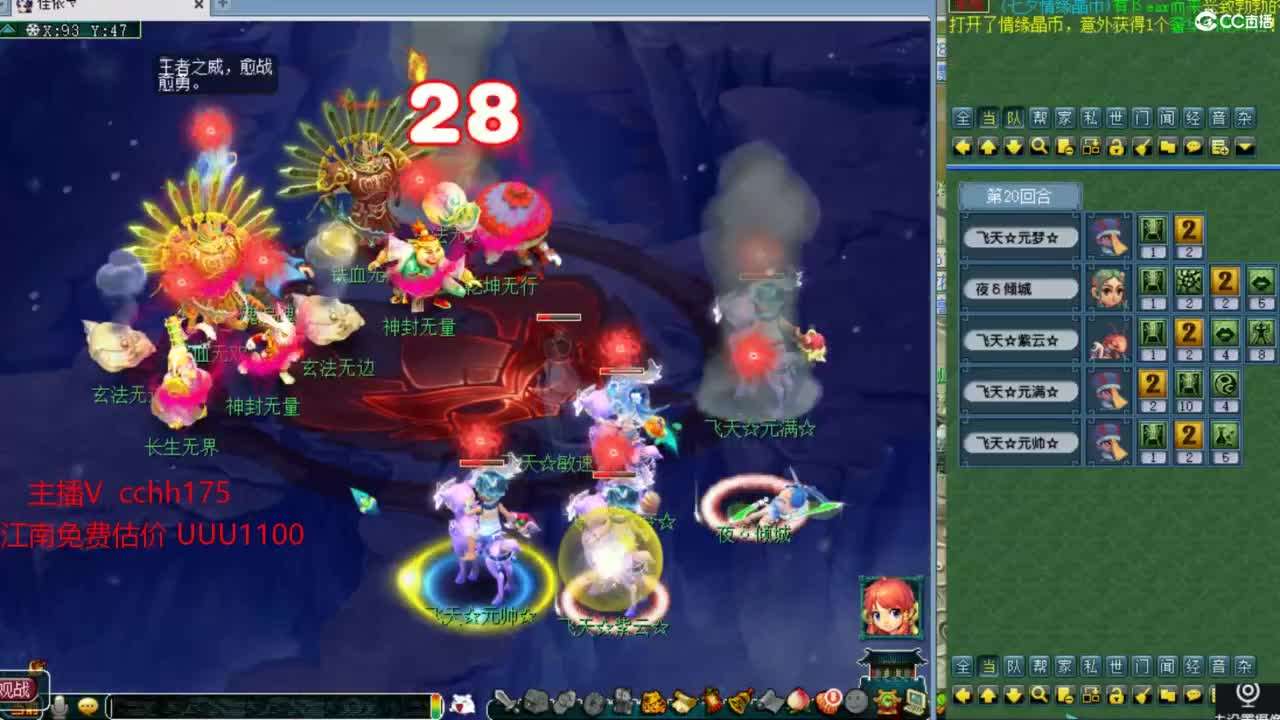Click the 飞天☆元梦☆ name button

(x=1019, y=236)
